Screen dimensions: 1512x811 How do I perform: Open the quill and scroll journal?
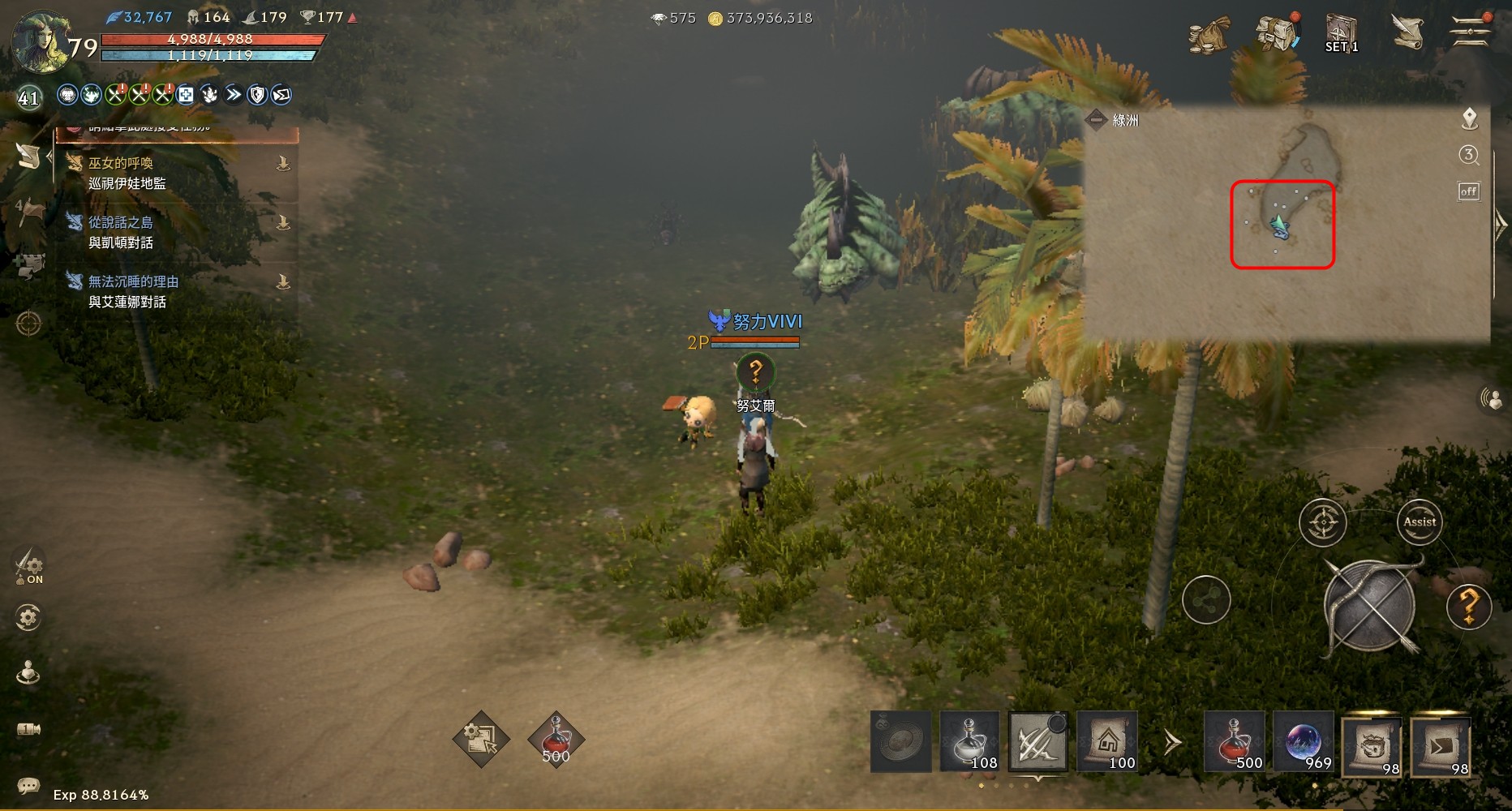click(1408, 32)
